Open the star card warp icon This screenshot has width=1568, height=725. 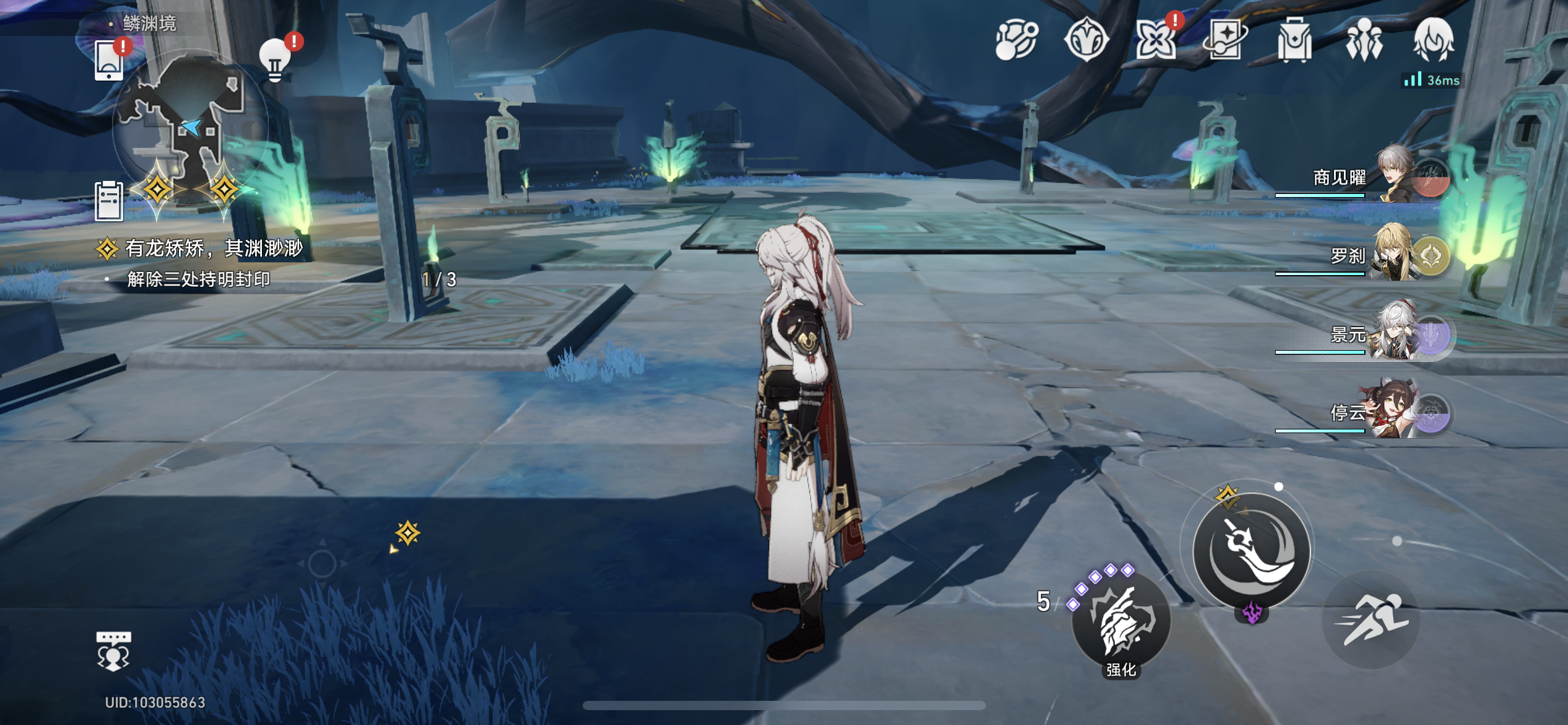(x=1225, y=40)
